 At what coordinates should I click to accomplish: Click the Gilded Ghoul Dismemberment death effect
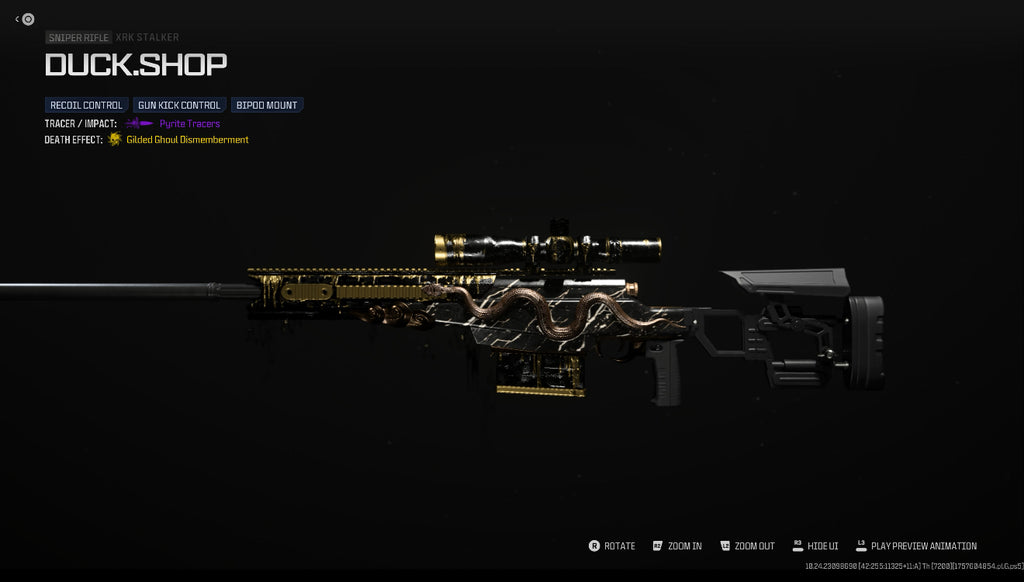[x=187, y=140]
